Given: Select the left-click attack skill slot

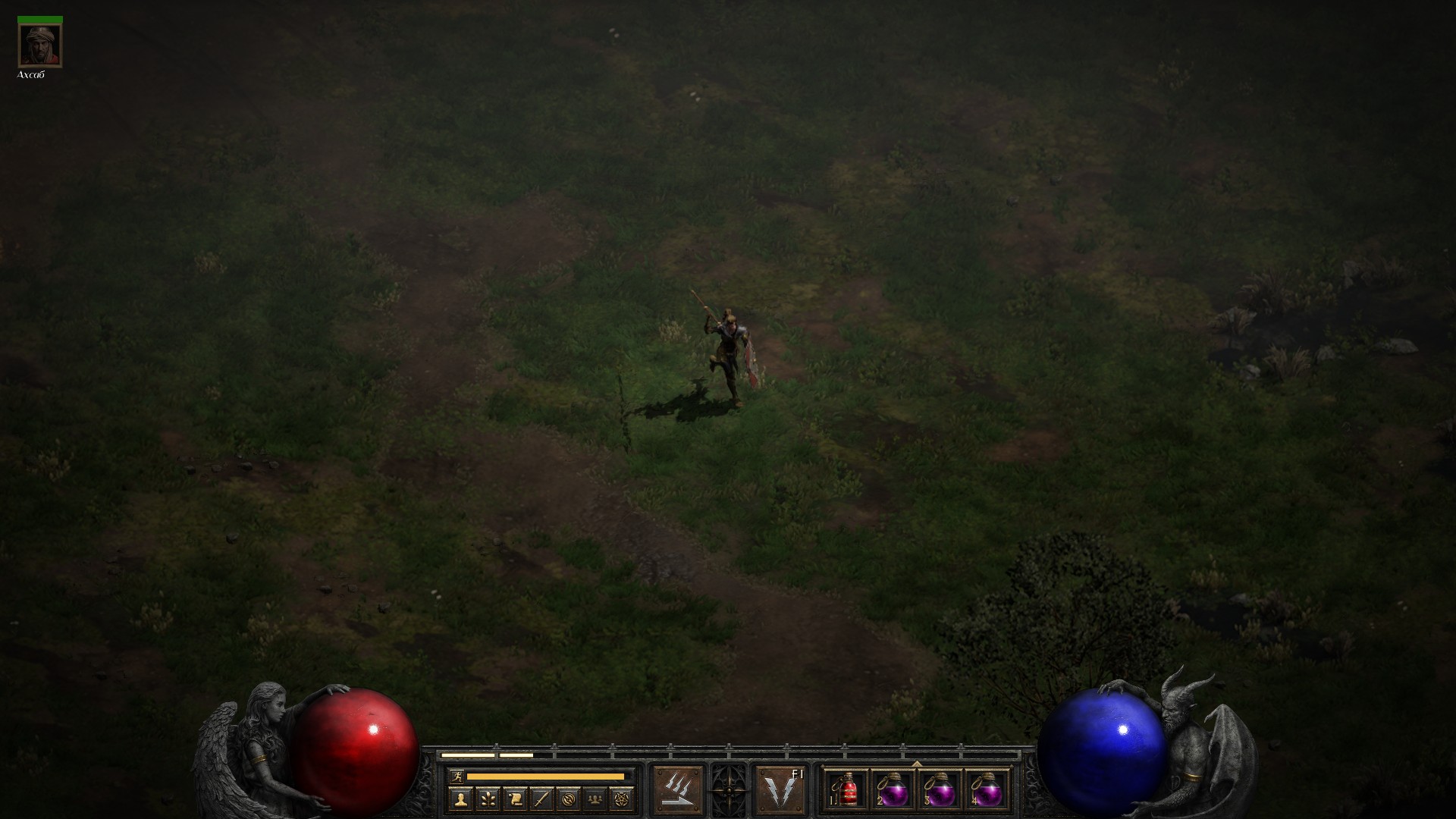Looking at the screenshot, I should [677, 789].
